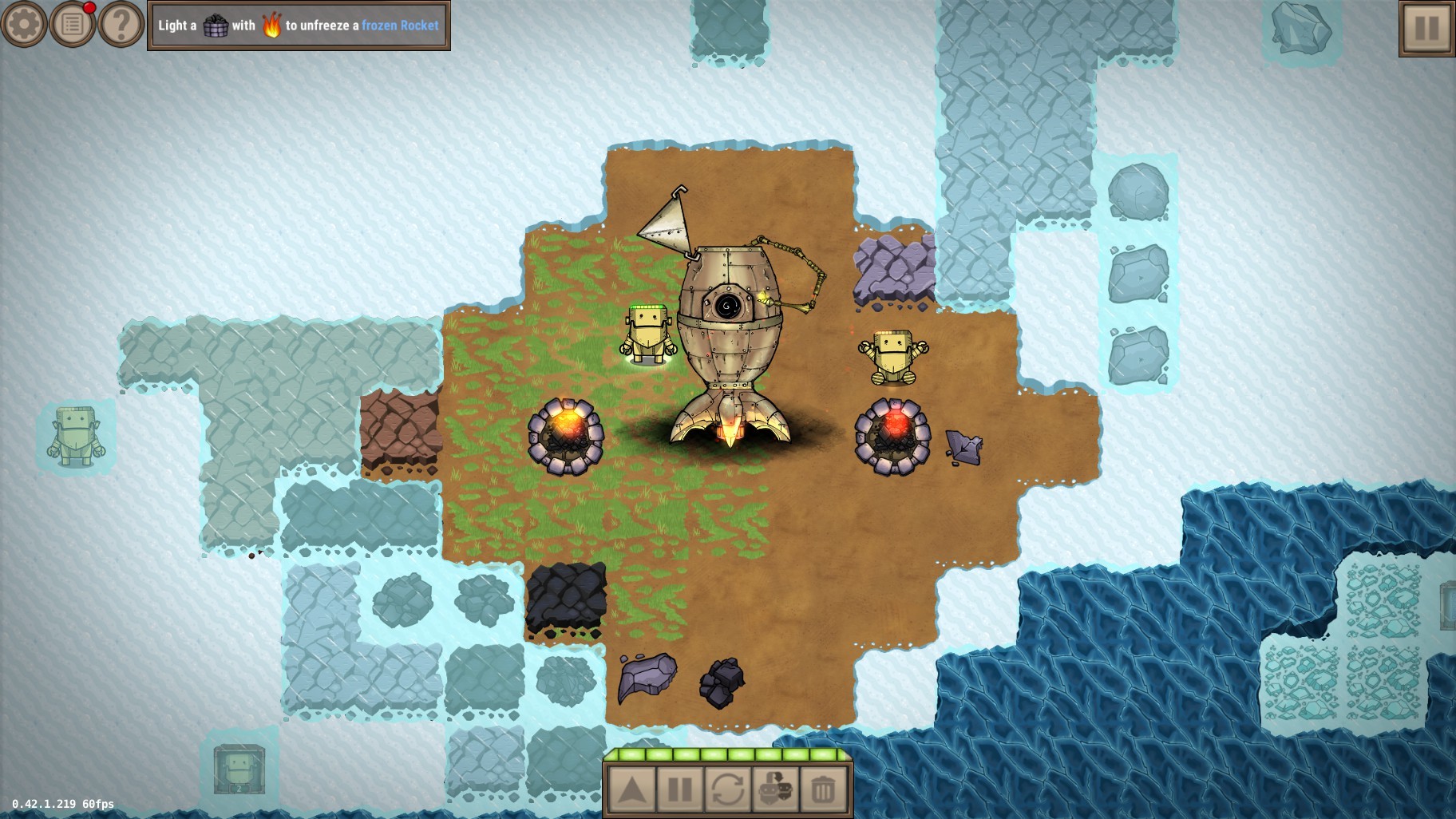Image resolution: width=1456 pixels, height=819 pixels.
Task: Activate the circular arrows loop button
Action: (727, 789)
